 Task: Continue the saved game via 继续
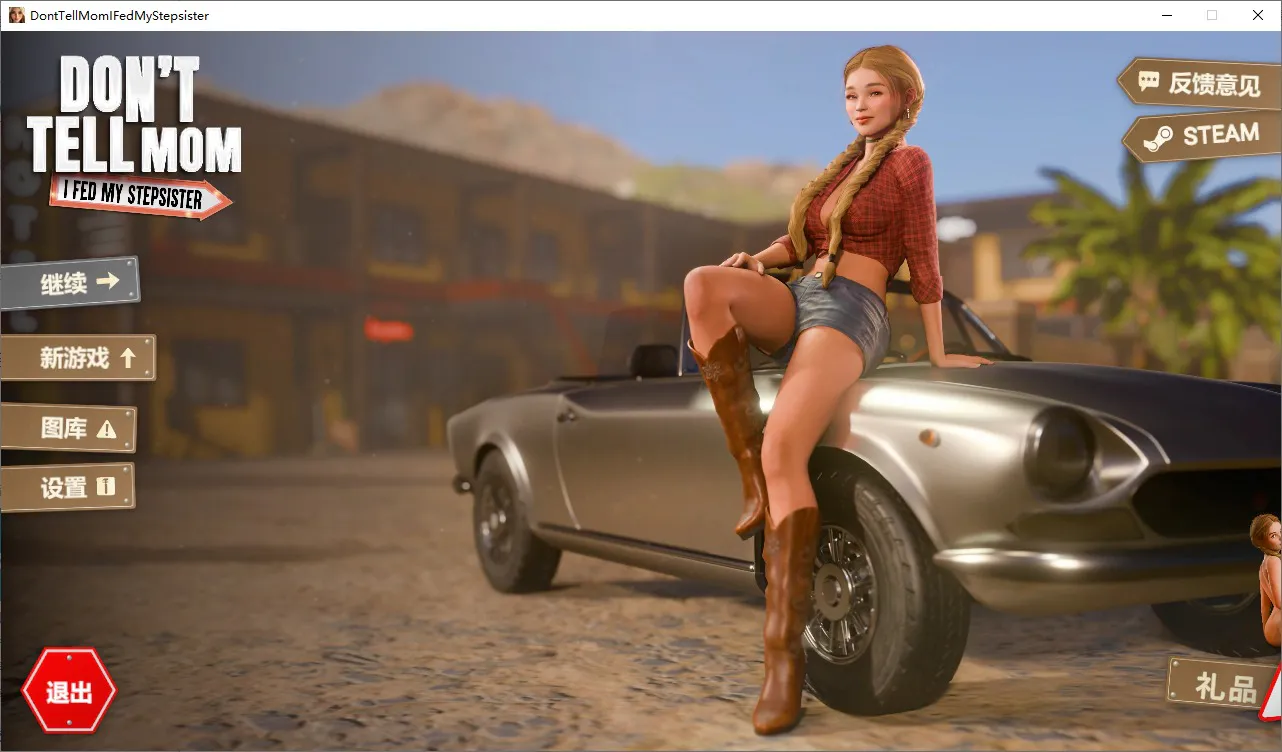point(72,284)
